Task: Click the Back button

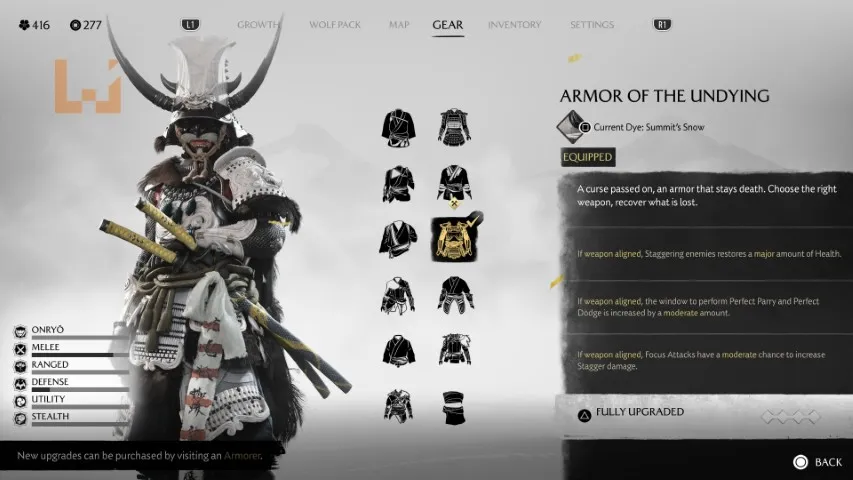Action: point(818,462)
